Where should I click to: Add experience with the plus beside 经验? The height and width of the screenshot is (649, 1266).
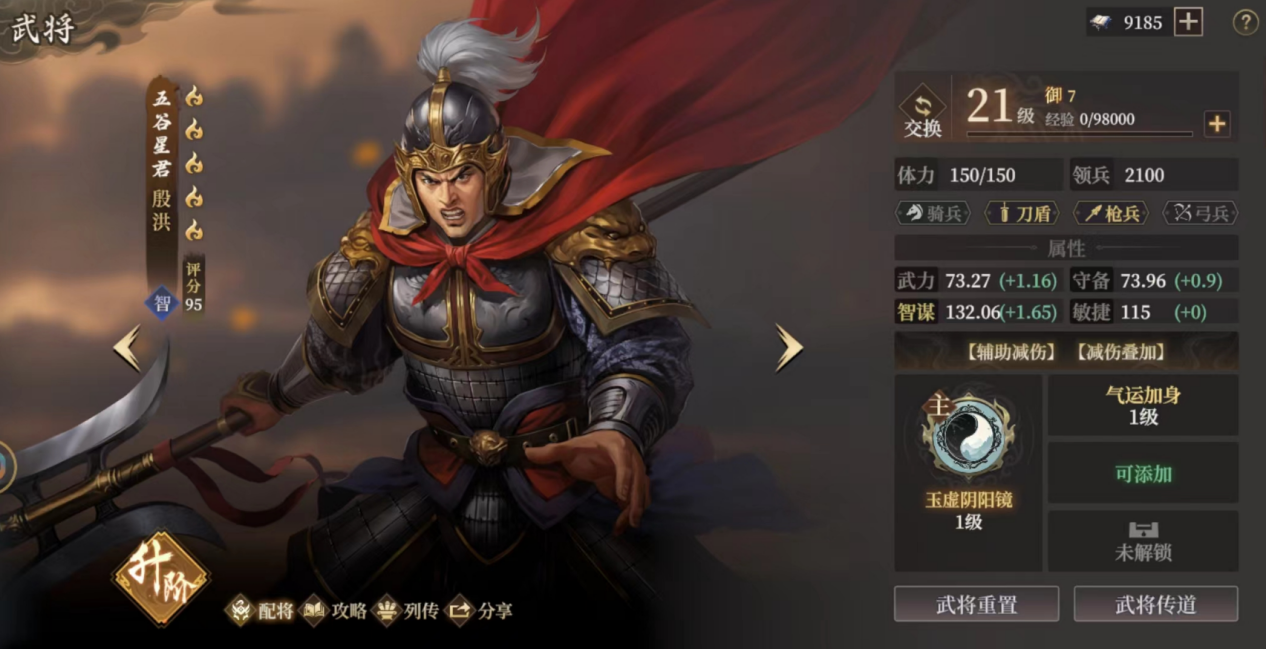(1216, 124)
